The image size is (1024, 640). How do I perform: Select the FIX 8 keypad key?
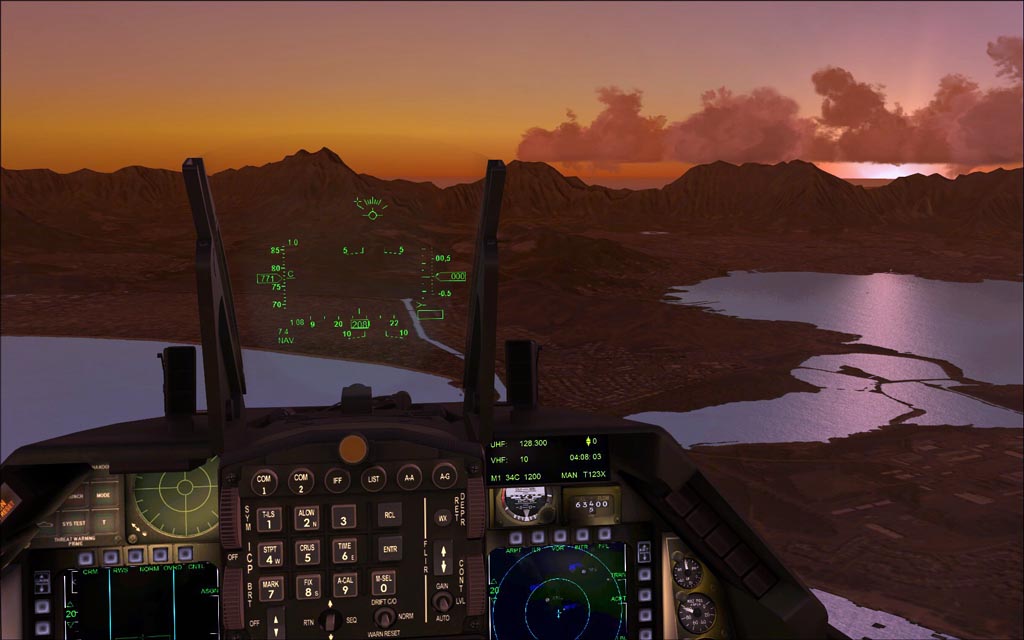308,587
